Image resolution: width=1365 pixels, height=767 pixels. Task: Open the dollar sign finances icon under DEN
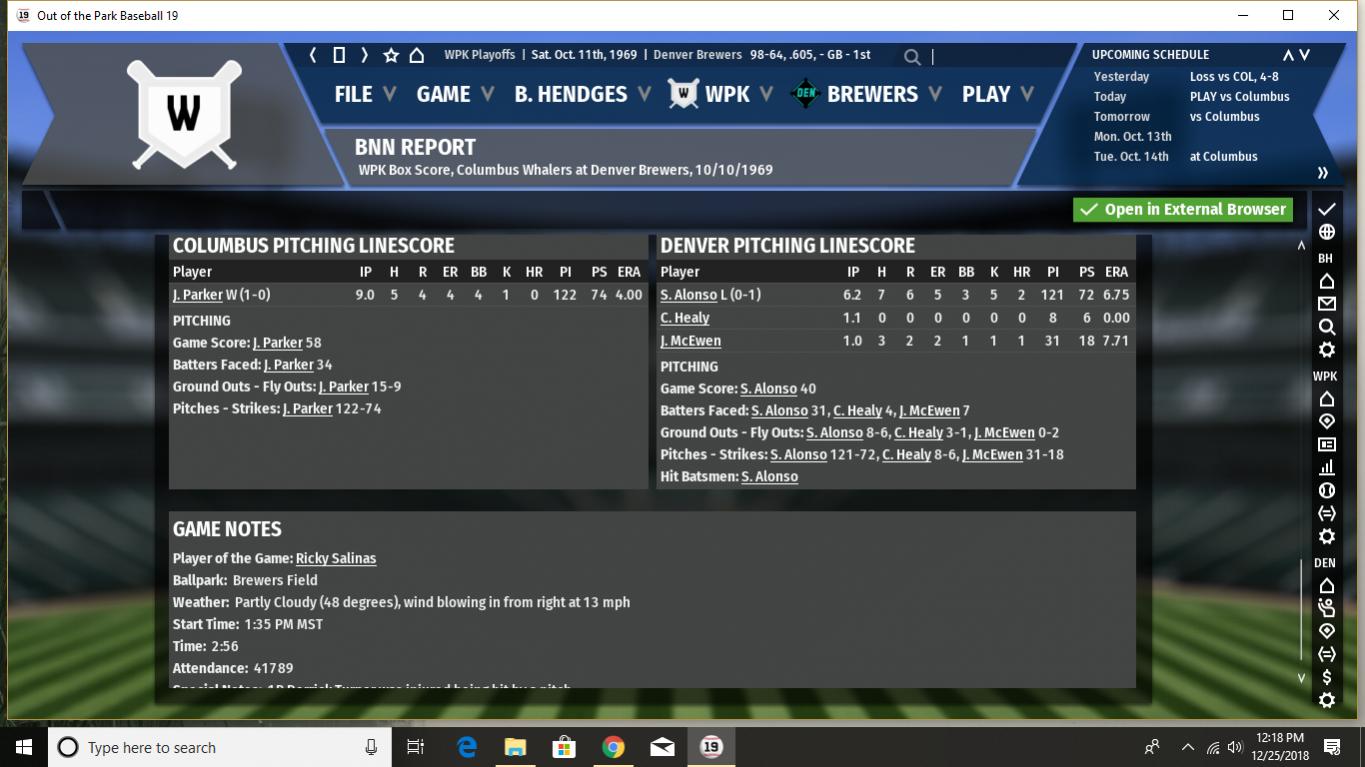(1327, 677)
